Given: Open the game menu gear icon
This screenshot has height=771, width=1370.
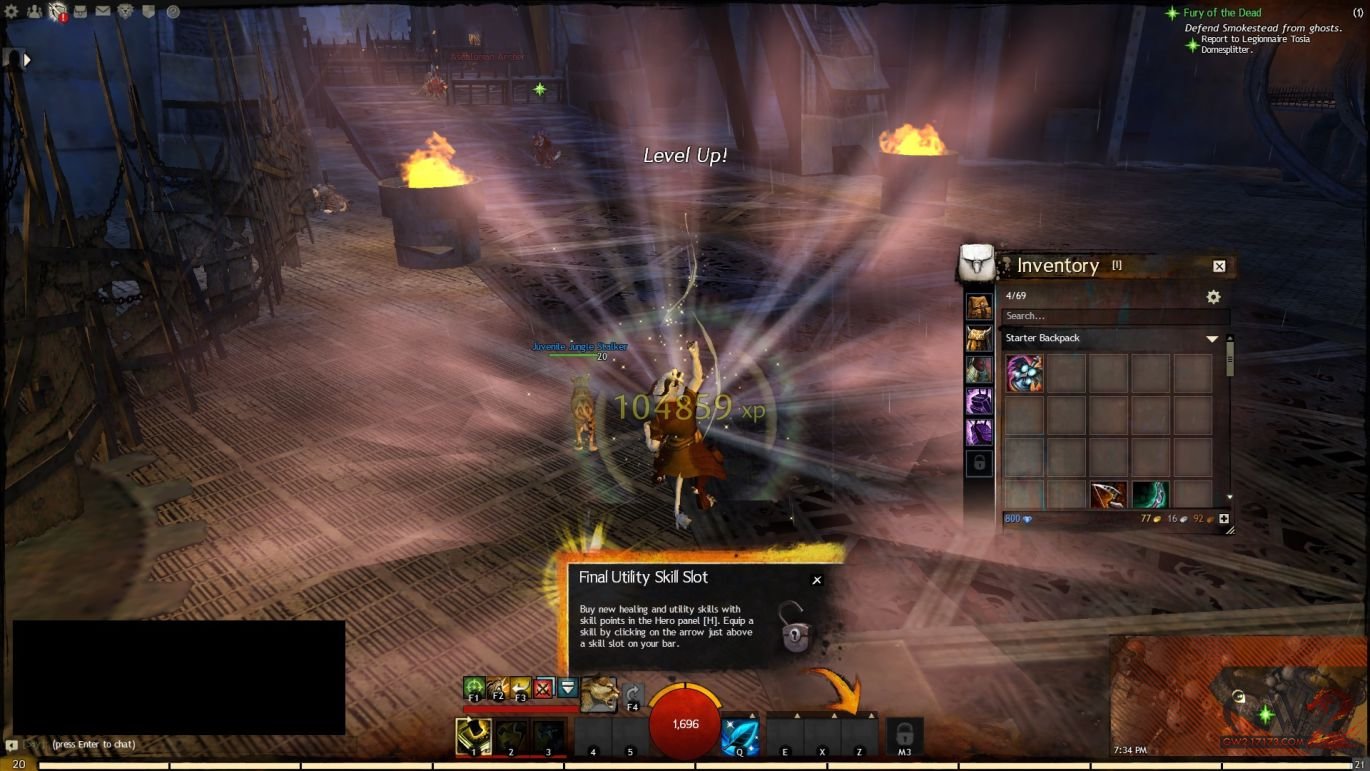Looking at the screenshot, I should [x=12, y=12].
